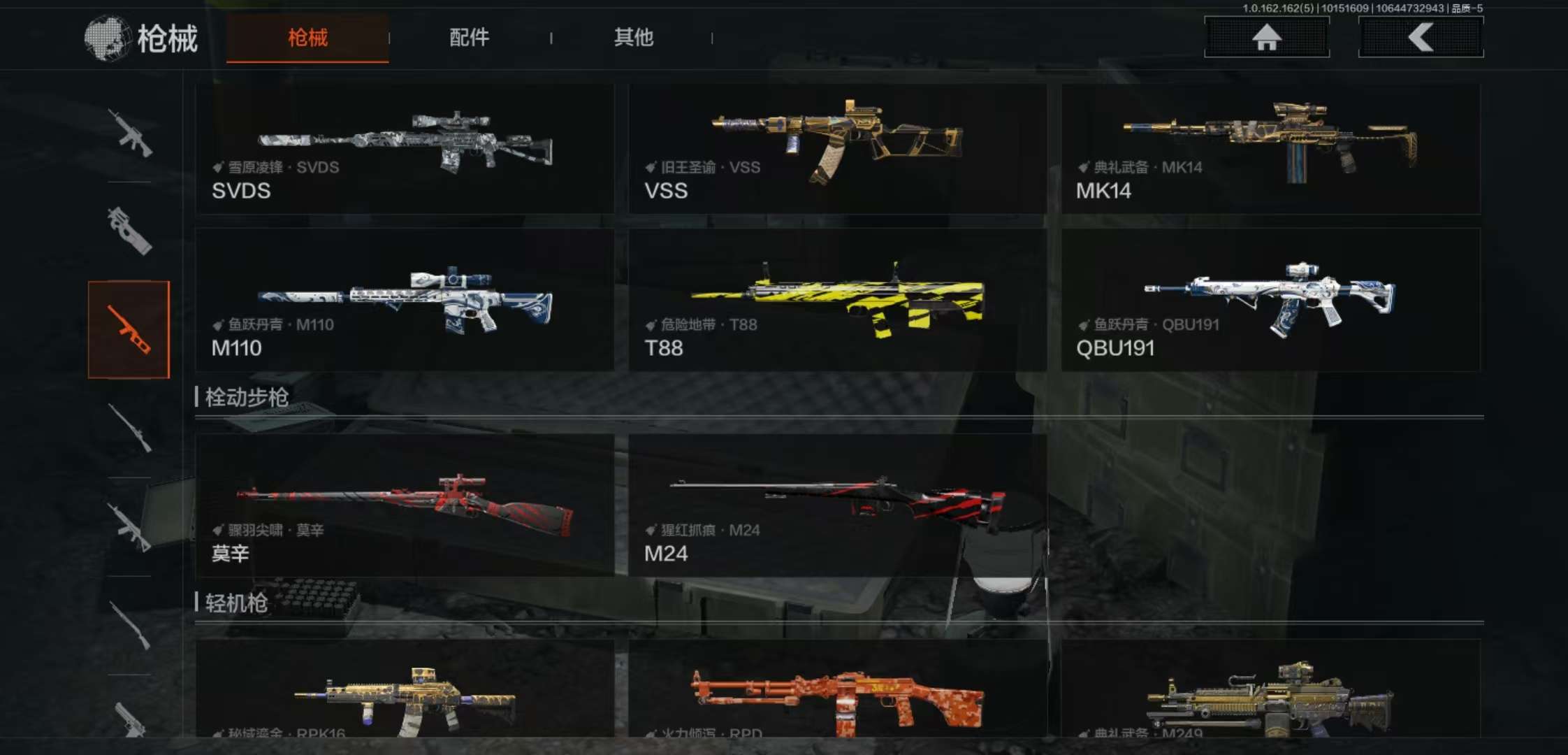The height and width of the screenshot is (755, 1568).
Task: Switch to the 配件 tab
Action: pos(469,38)
